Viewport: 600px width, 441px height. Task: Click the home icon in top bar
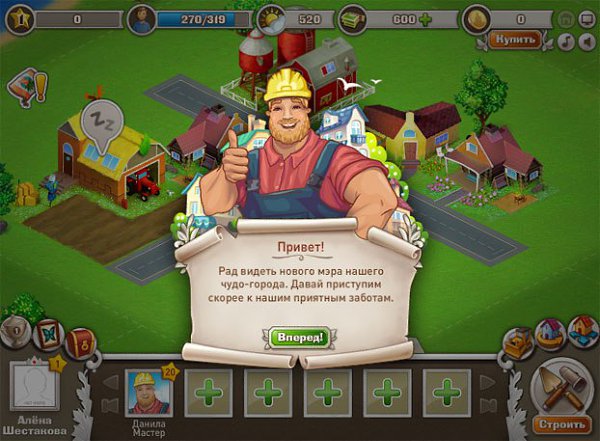point(565,18)
